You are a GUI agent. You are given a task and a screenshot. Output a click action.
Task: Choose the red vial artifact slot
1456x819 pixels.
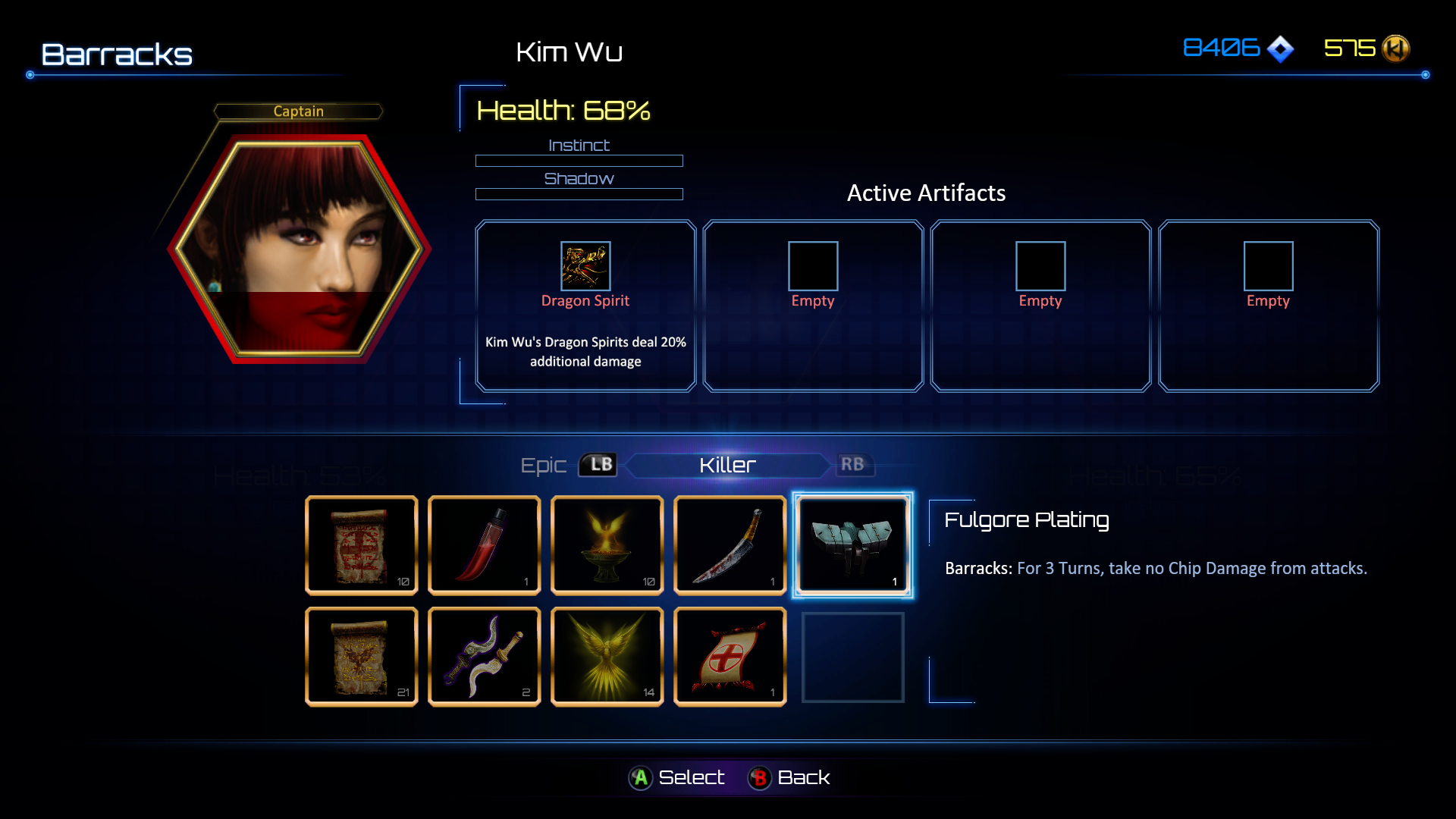click(x=484, y=545)
